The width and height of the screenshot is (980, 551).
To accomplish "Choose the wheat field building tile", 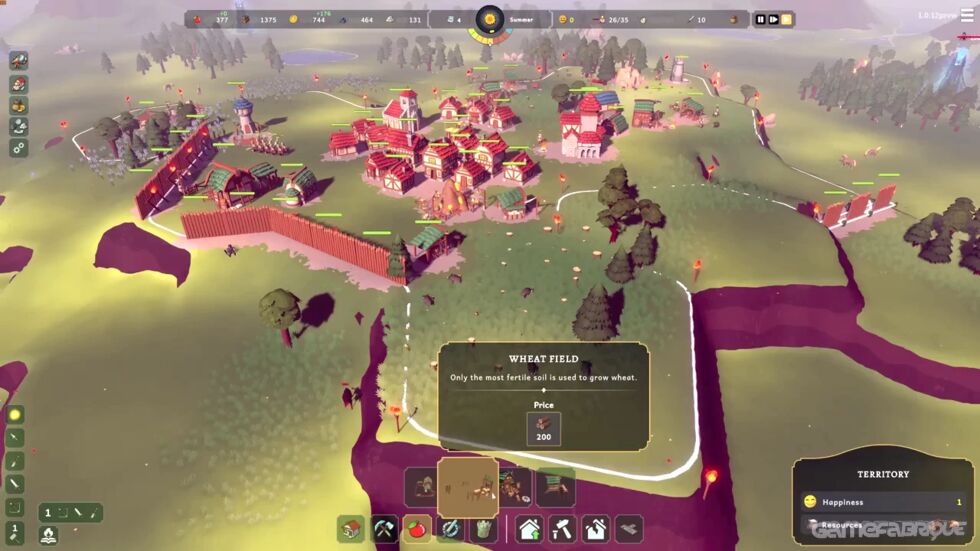I will click(468, 487).
